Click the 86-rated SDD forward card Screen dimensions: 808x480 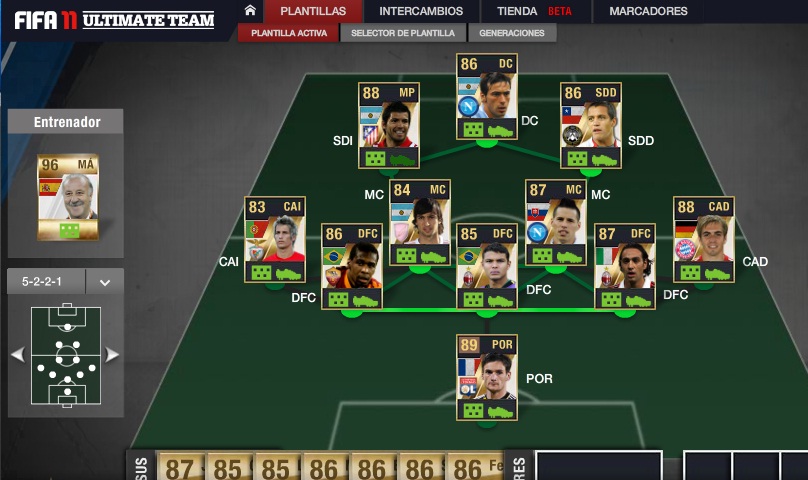[590, 126]
